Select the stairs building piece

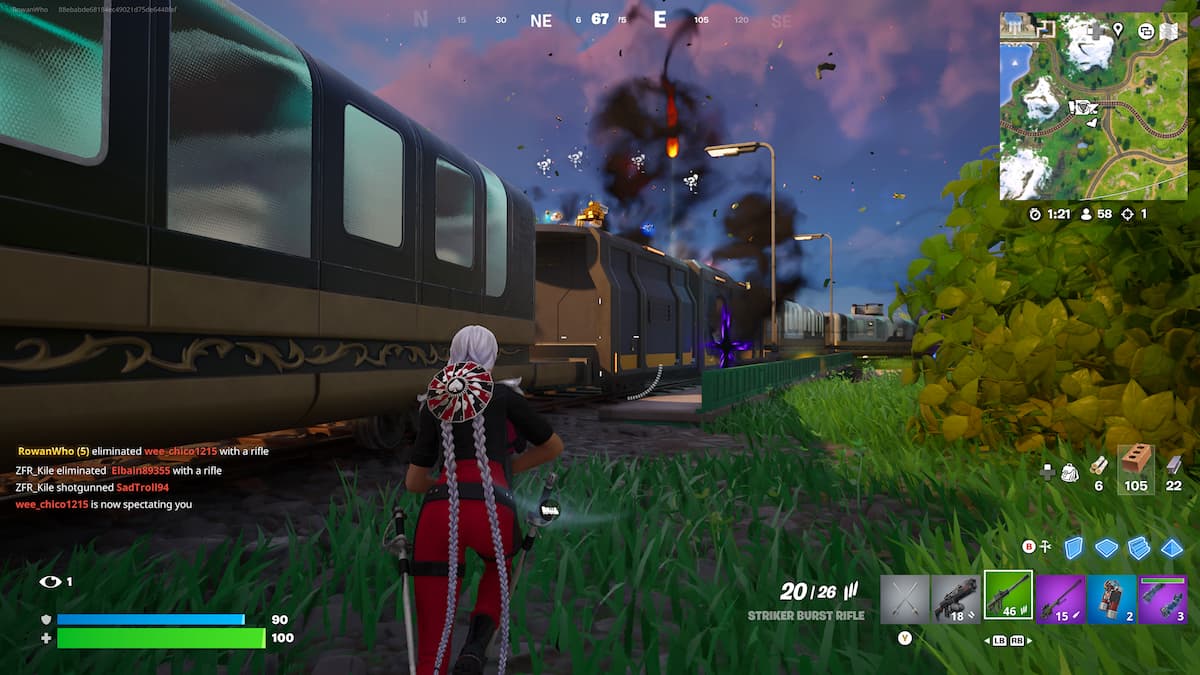point(1139,547)
